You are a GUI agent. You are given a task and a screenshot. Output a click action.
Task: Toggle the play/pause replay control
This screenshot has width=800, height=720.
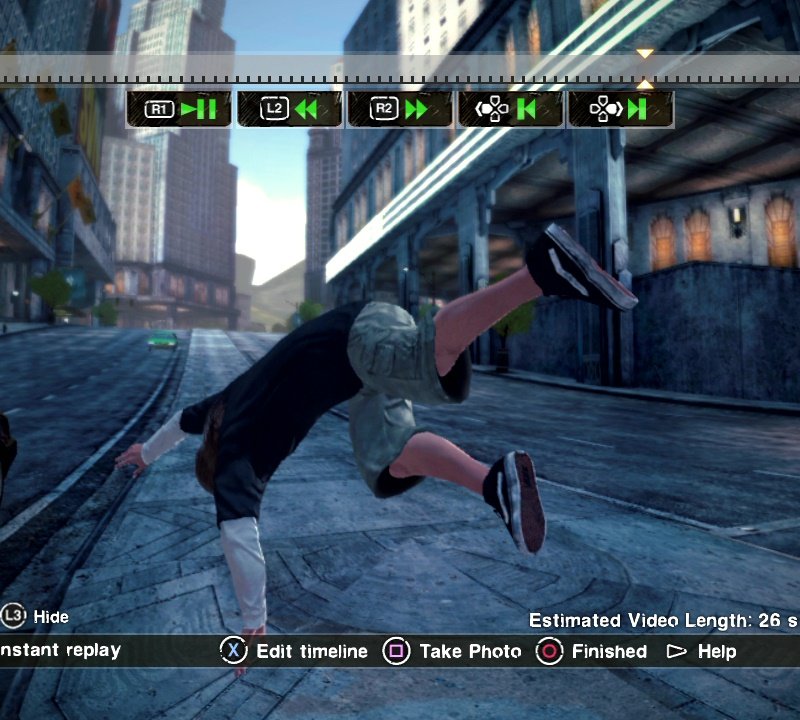pos(179,109)
